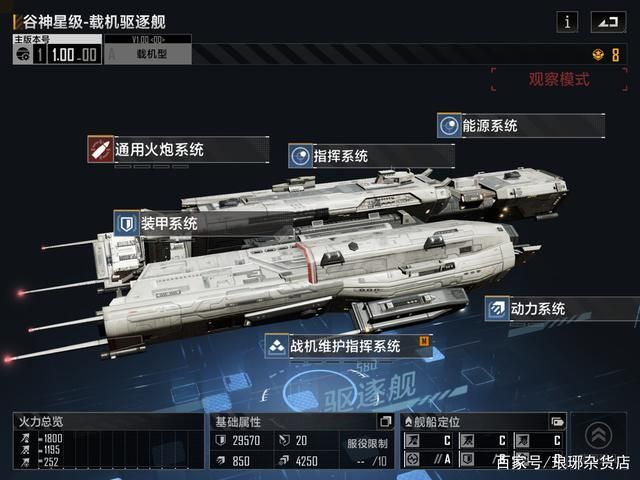Choose the carrier type (载机型) variant

148,54
